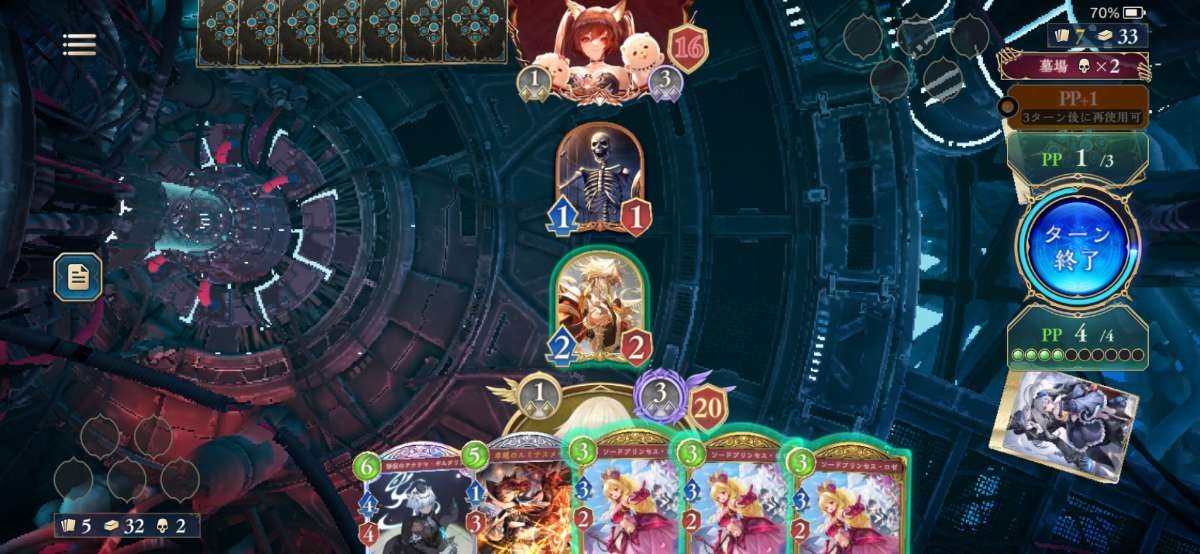The width and height of the screenshot is (1200, 554).
Task: View the 墓場 graveyard counter panel
Action: [x=1074, y=66]
